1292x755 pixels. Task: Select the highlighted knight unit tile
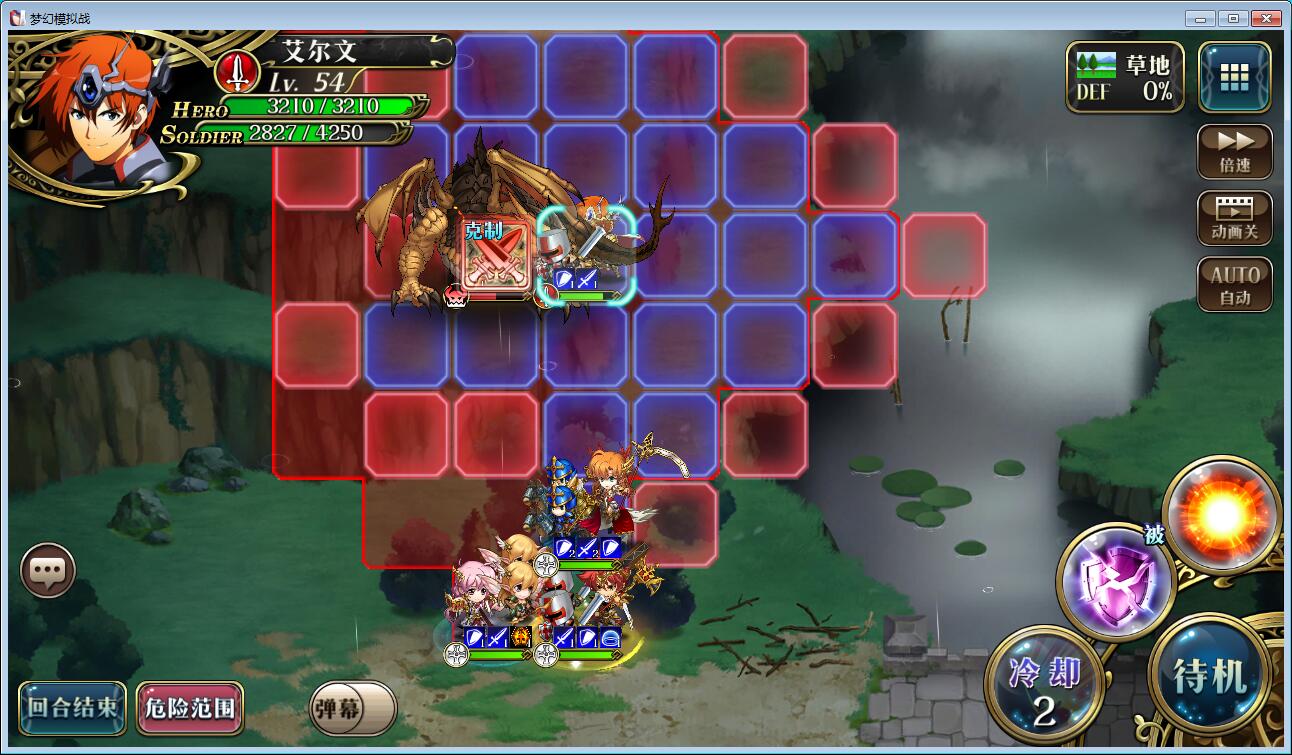tap(586, 255)
